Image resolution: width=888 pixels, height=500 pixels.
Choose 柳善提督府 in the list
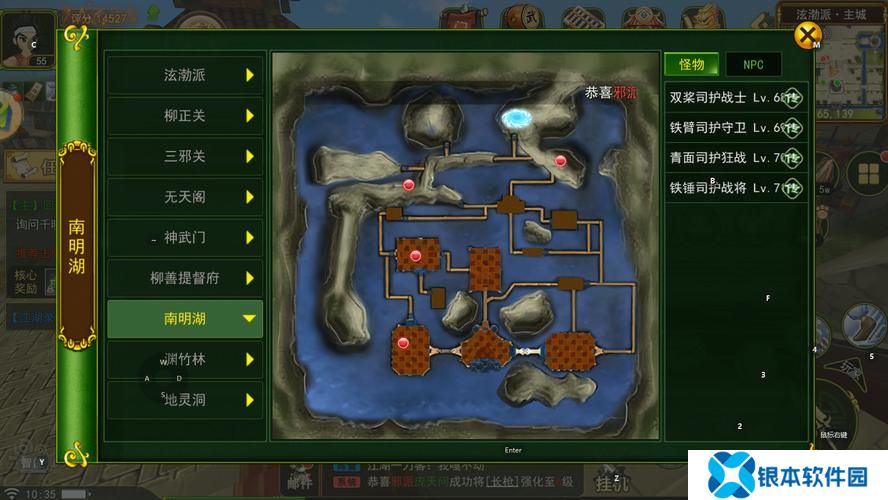[x=185, y=278]
